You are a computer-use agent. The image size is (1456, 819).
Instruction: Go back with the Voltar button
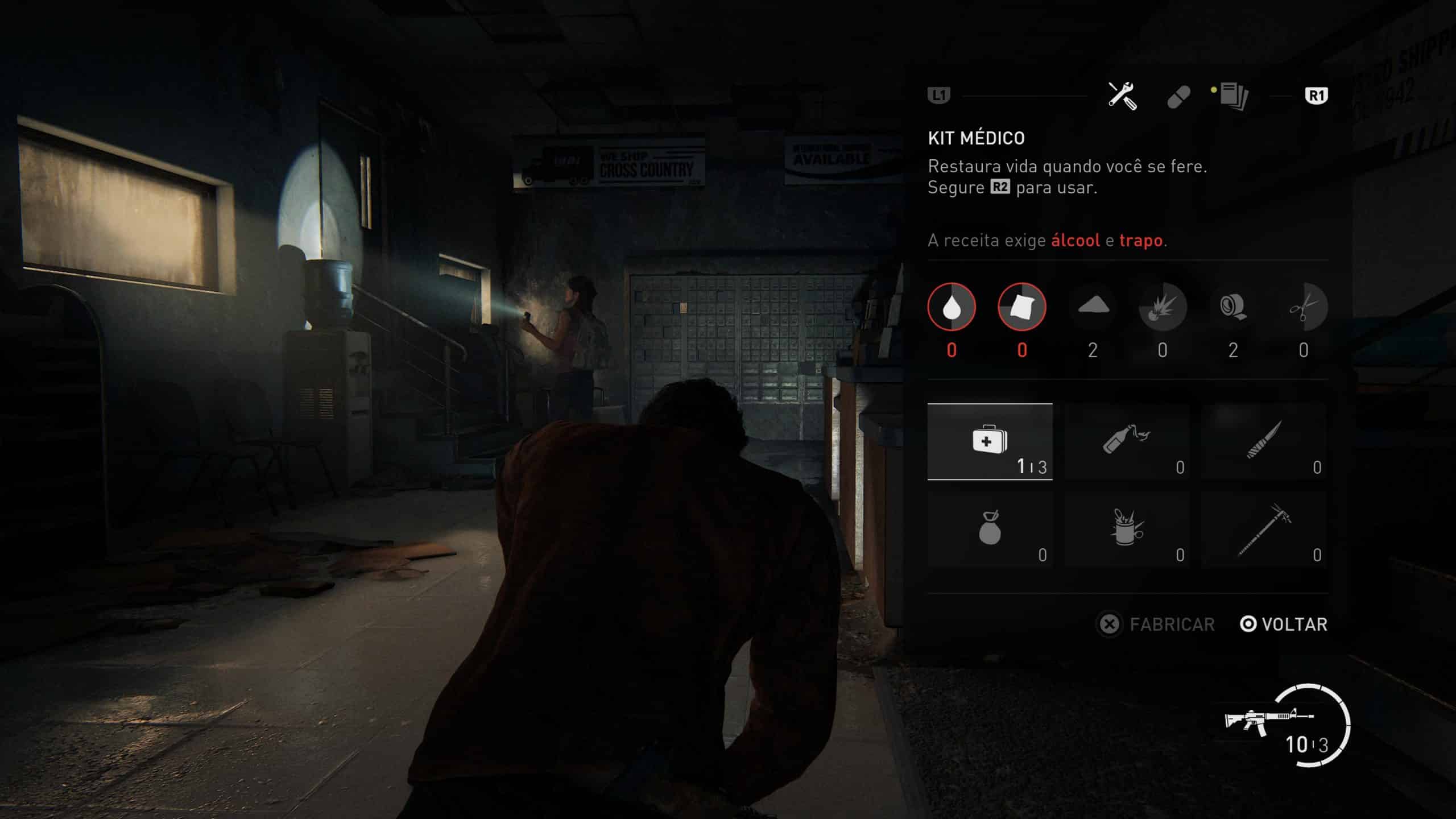(1284, 624)
